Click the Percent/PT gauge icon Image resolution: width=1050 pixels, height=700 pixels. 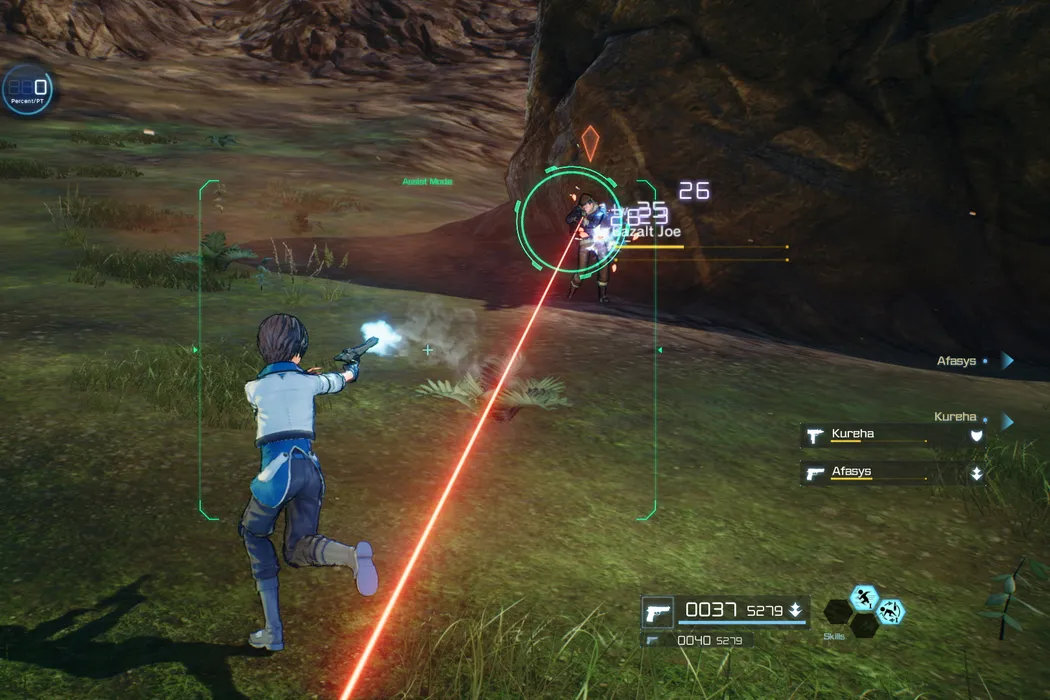pos(27,89)
